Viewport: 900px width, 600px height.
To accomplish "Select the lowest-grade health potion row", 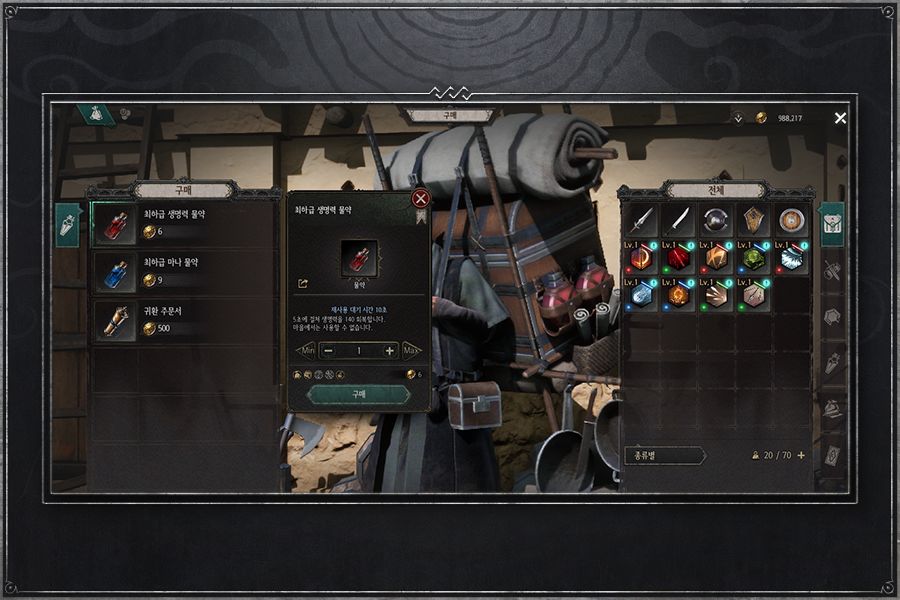I will 183,223.
